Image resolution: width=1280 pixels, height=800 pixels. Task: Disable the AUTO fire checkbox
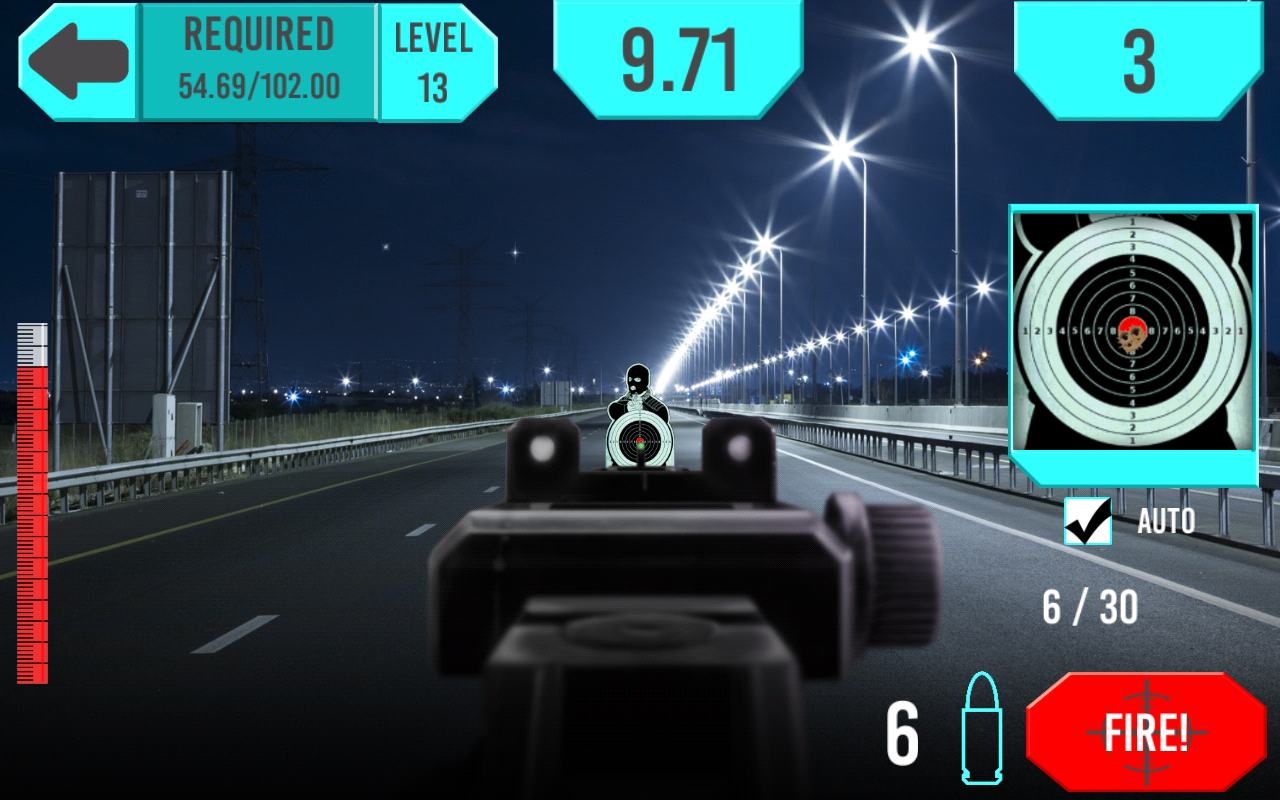click(1089, 520)
